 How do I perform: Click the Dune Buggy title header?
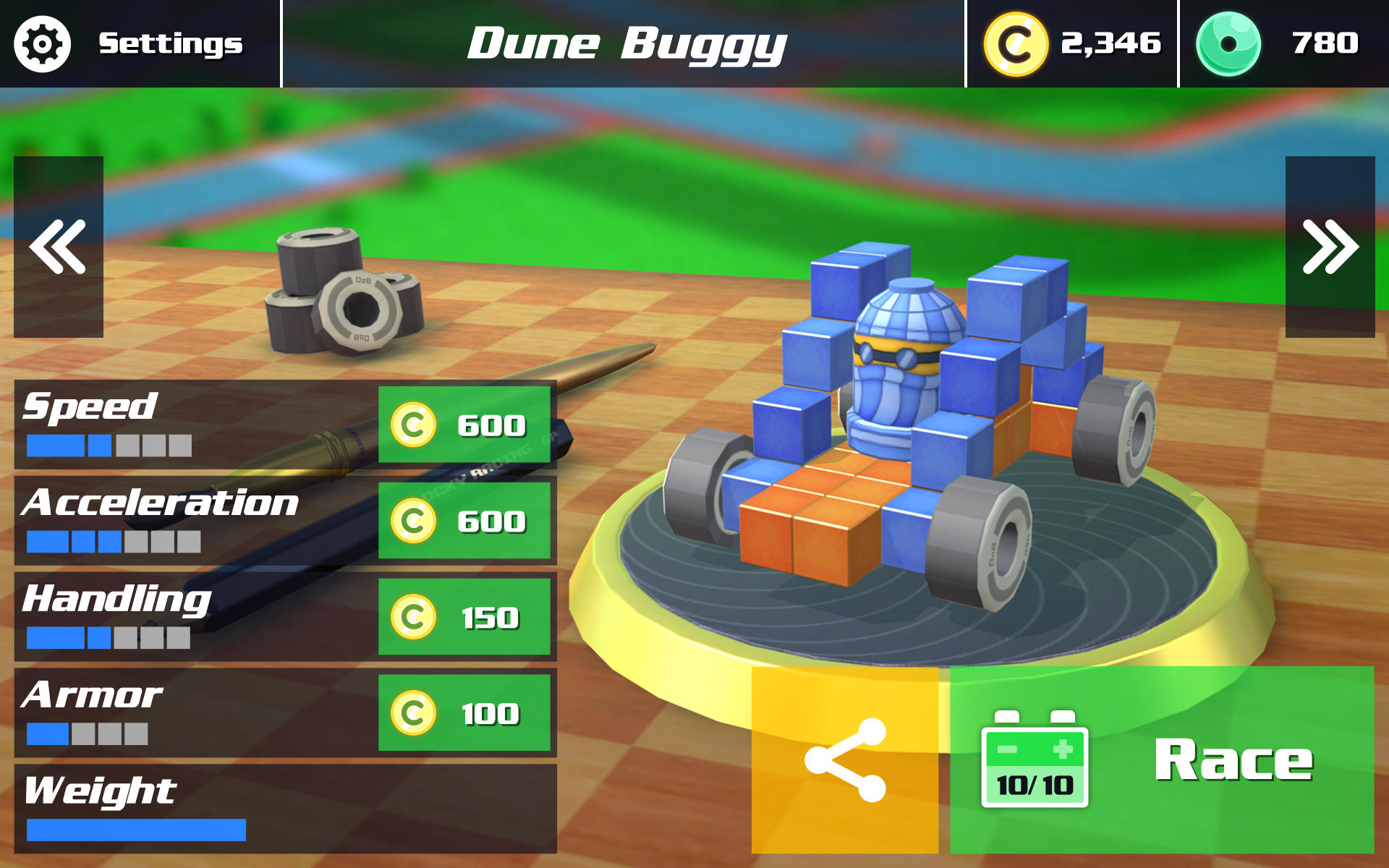pos(626,43)
